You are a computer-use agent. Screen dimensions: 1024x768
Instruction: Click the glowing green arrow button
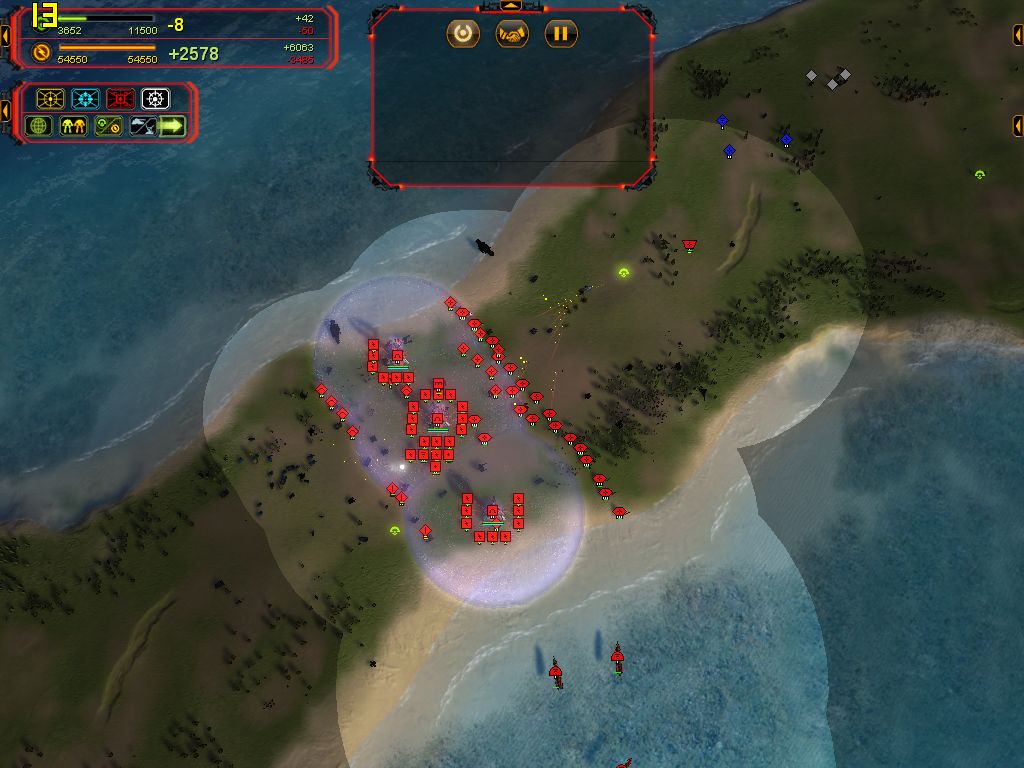(173, 126)
